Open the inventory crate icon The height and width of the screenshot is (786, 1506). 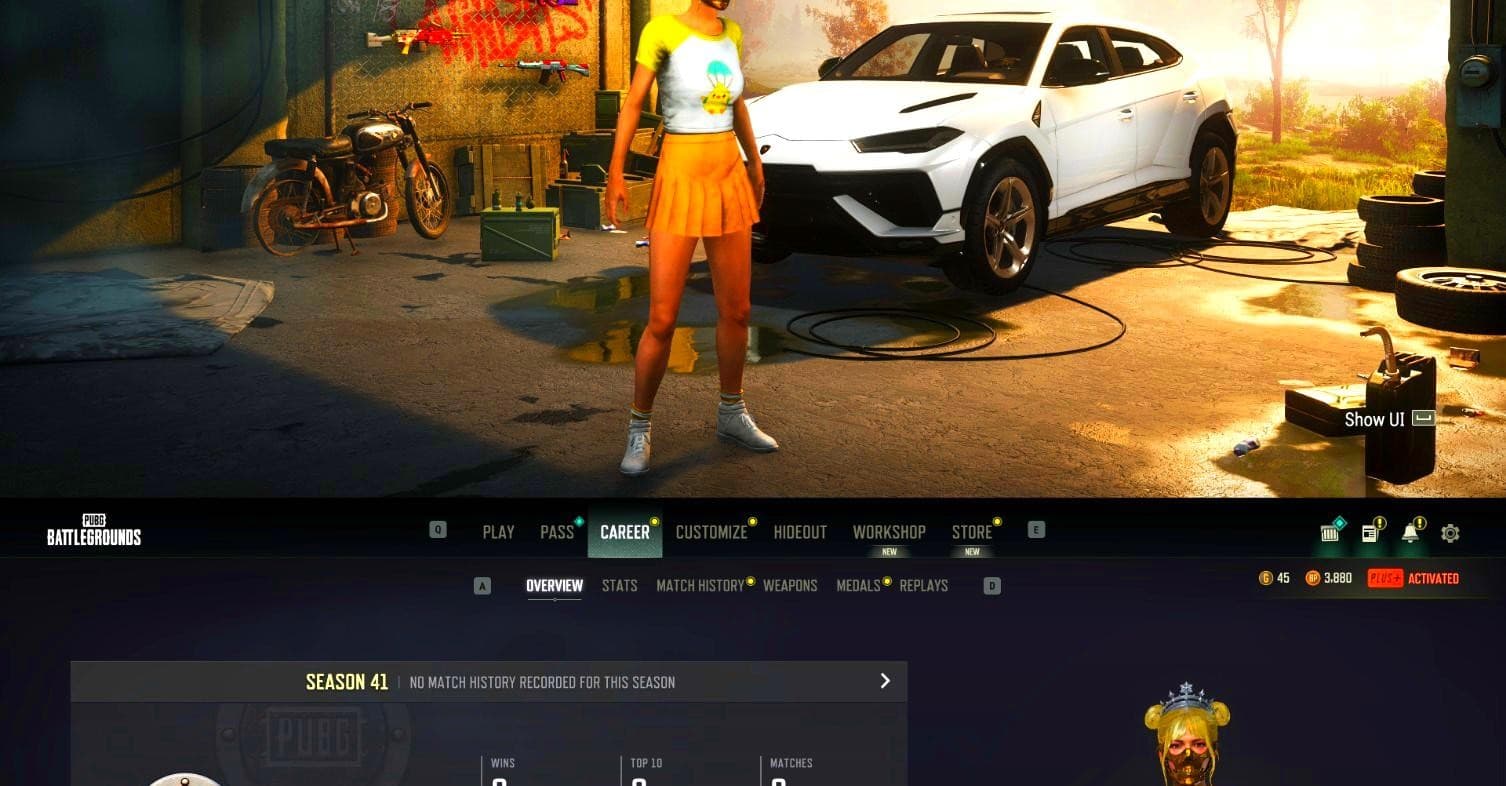[1329, 532]
